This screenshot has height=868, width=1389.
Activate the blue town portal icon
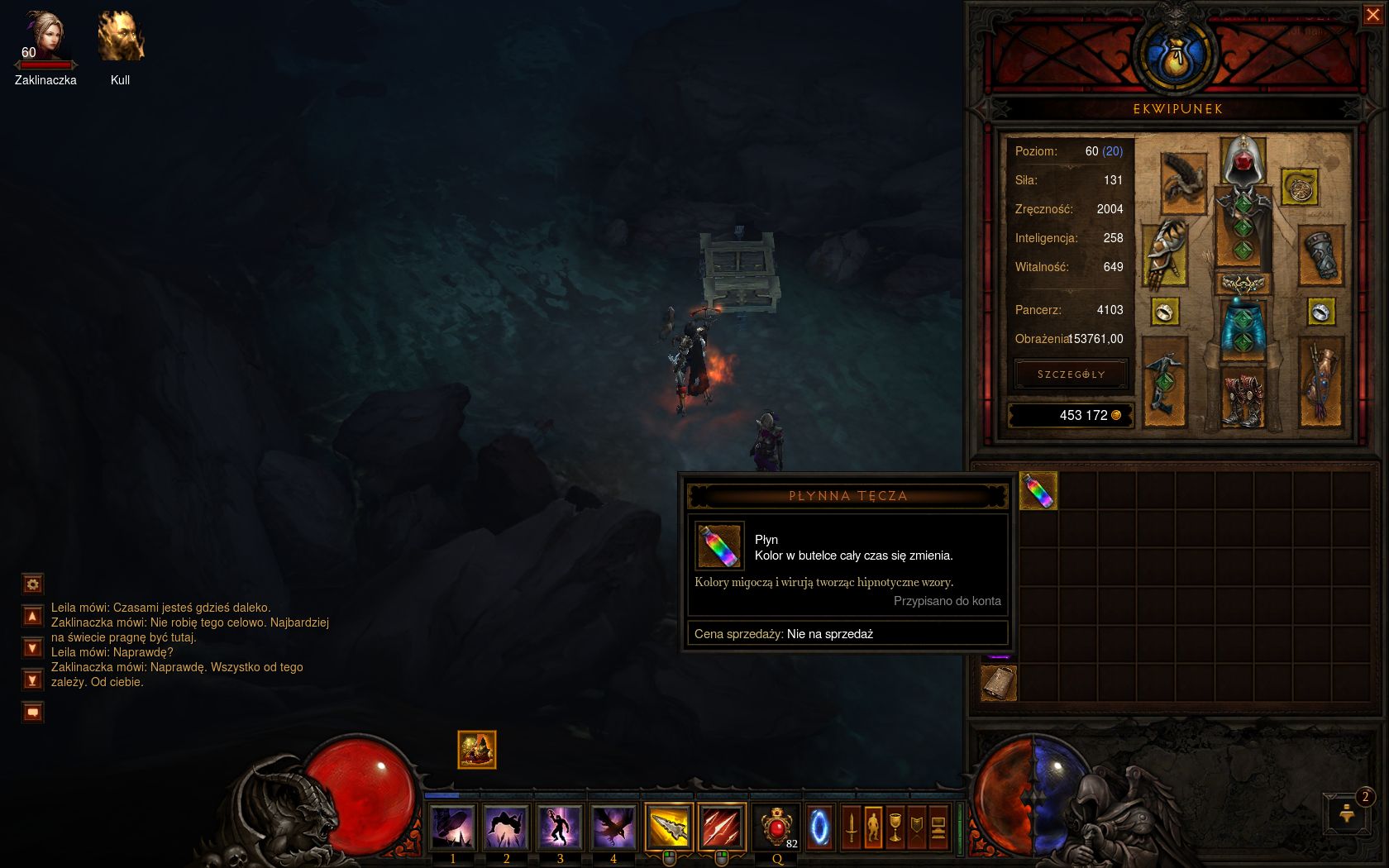coord(819,827)
